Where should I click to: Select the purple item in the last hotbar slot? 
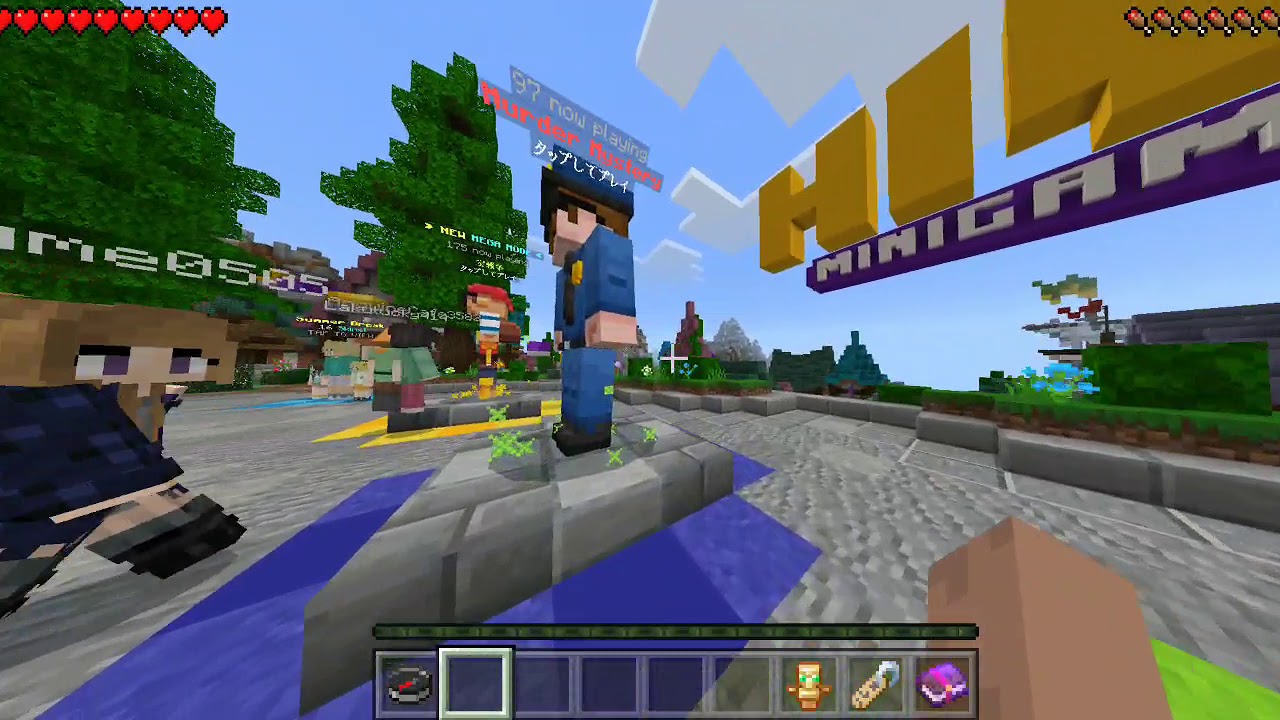pos(943,680)
